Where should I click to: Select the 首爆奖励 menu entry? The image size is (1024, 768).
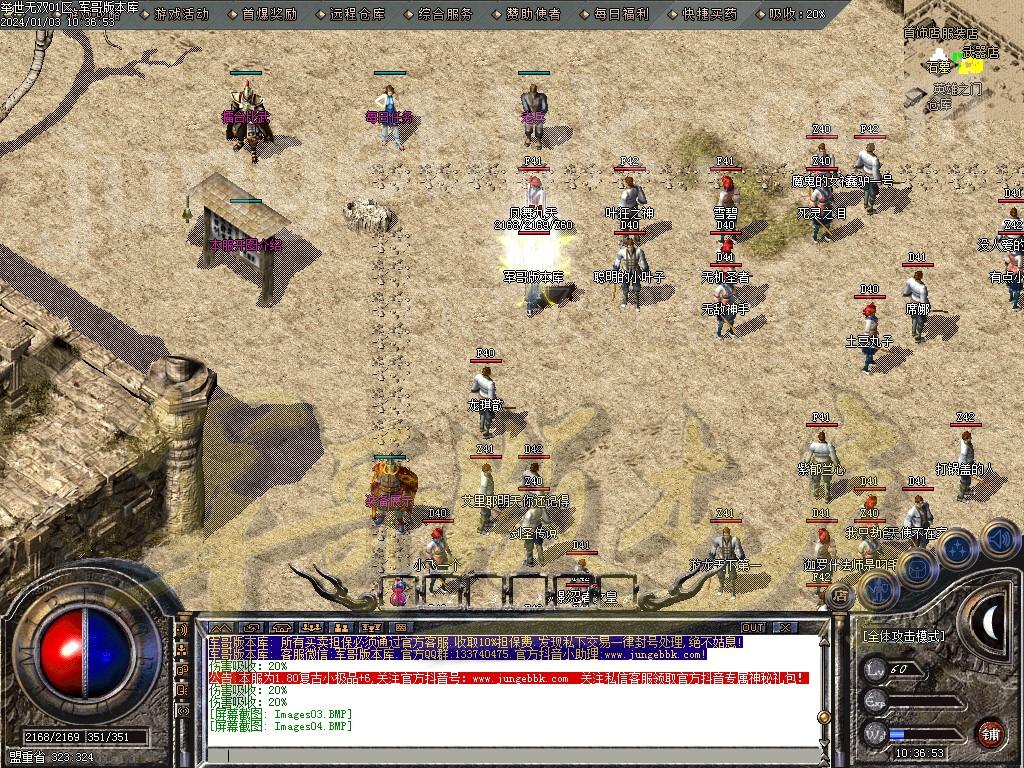(x=269, y=14)
